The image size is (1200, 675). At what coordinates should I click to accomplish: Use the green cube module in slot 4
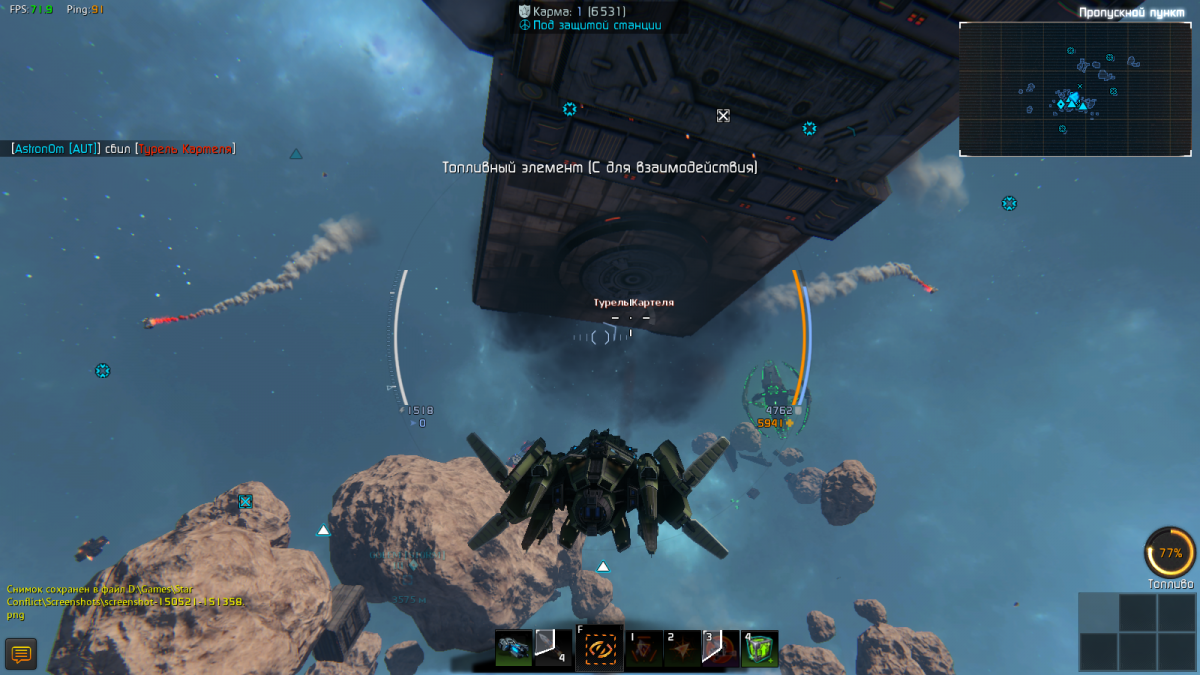[x=759, y=648]
